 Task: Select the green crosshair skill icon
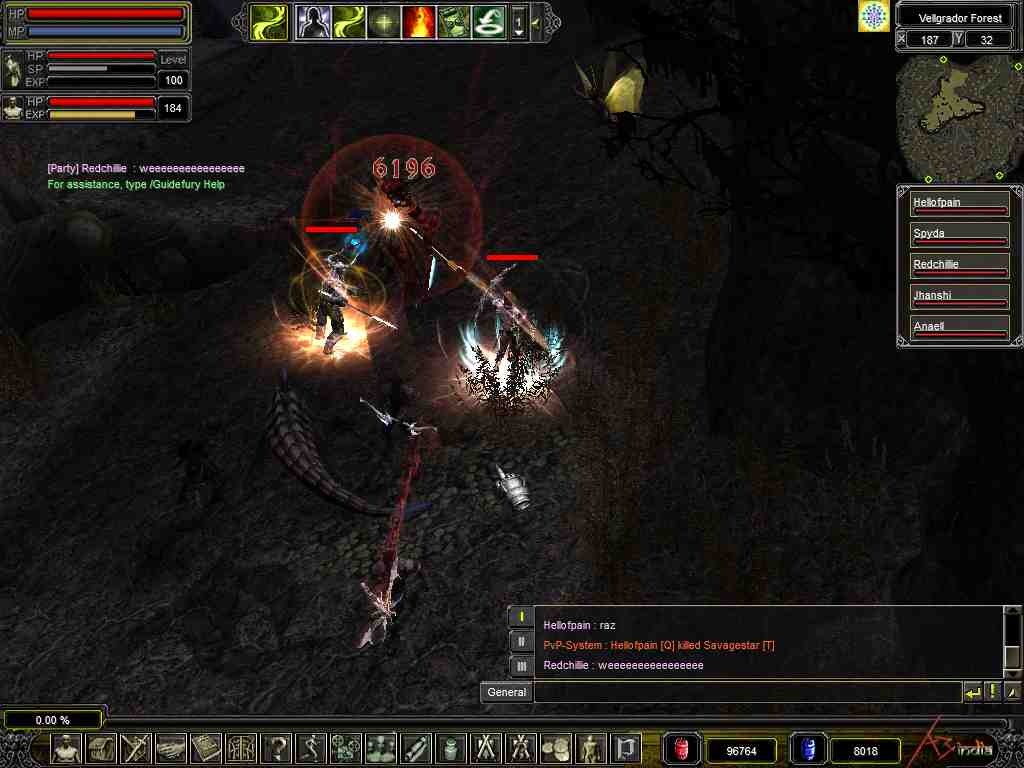click(x=383, y=21)
